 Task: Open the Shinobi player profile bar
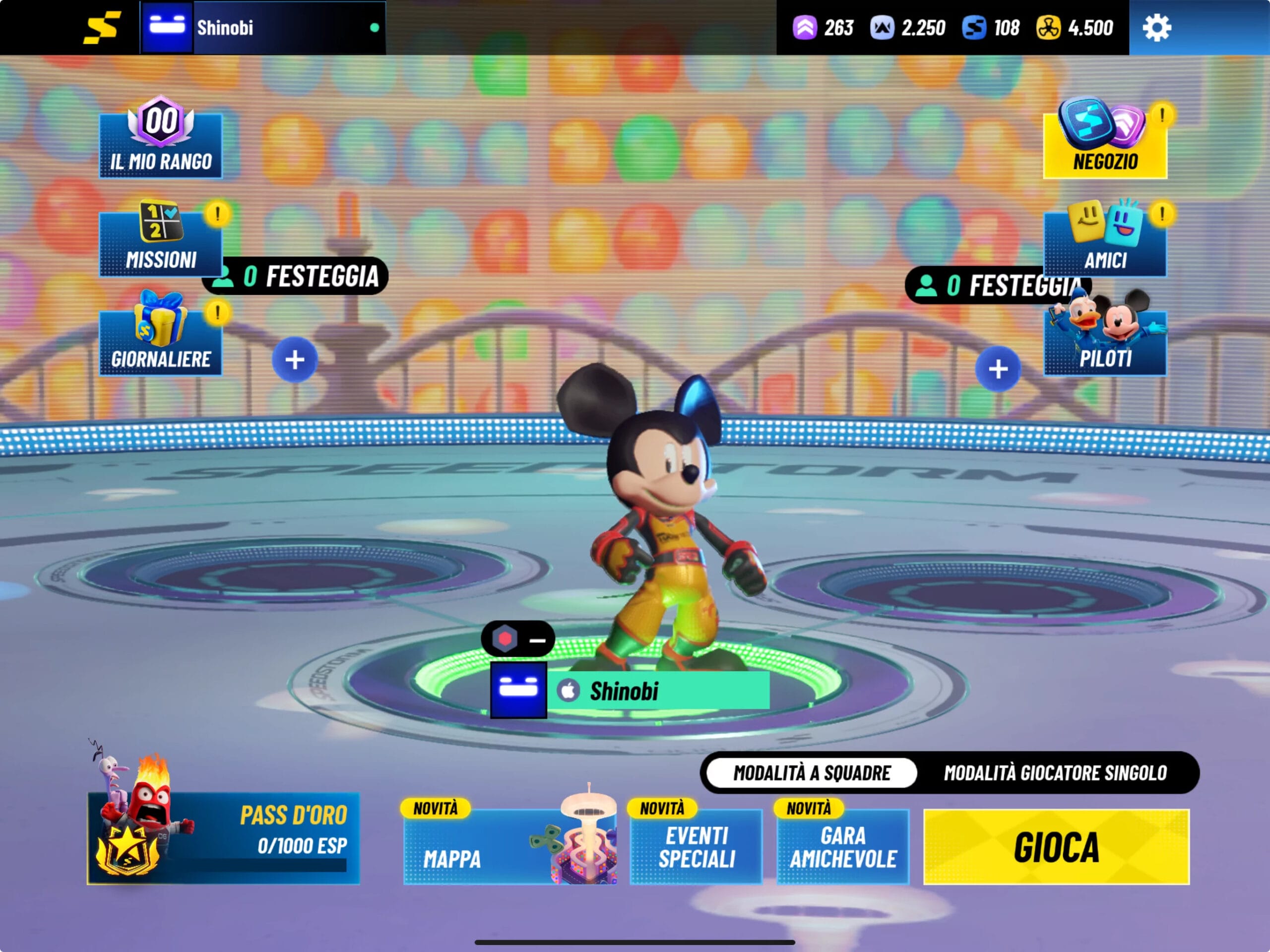pos(262,28)
